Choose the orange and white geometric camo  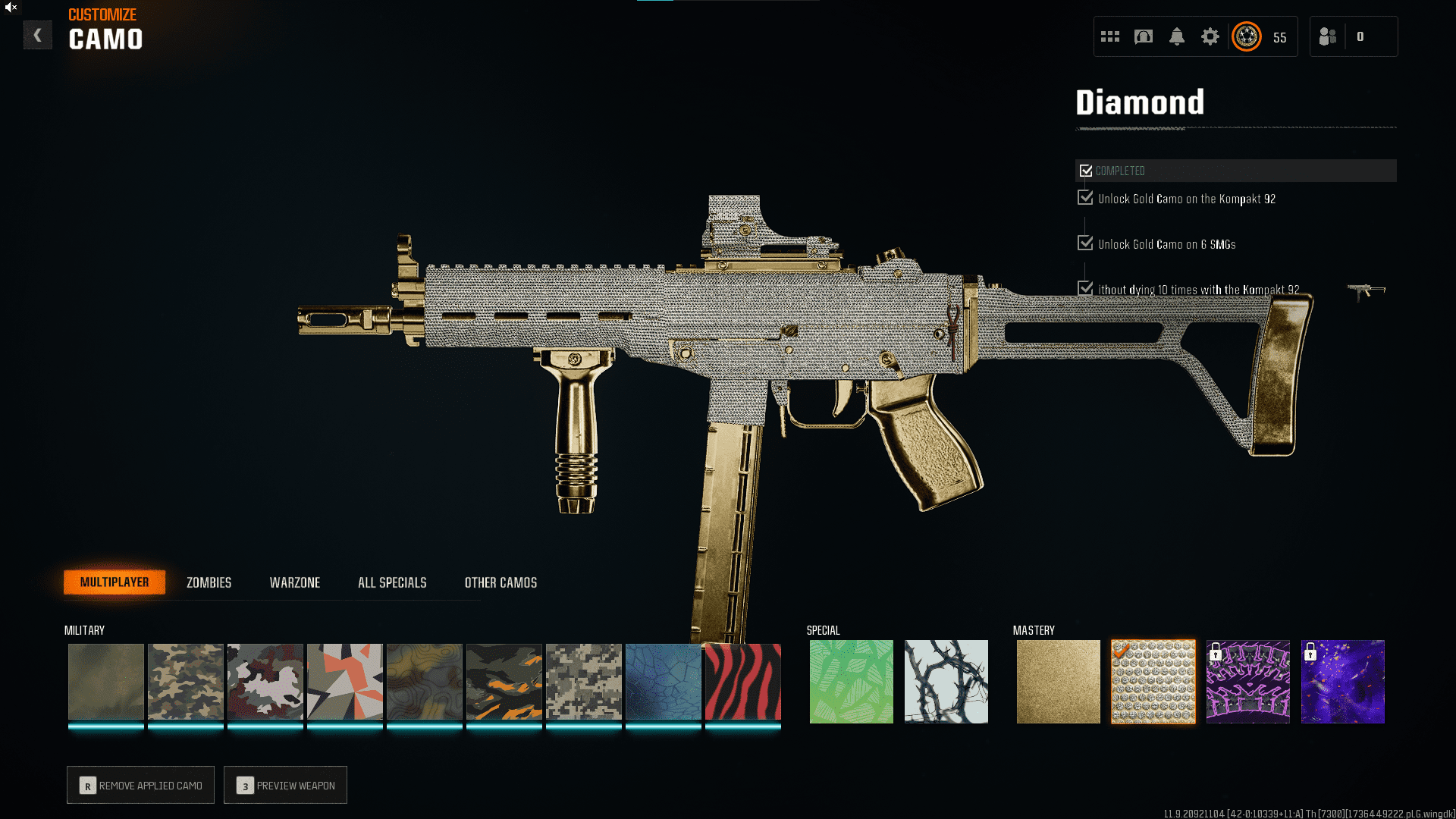344,681
